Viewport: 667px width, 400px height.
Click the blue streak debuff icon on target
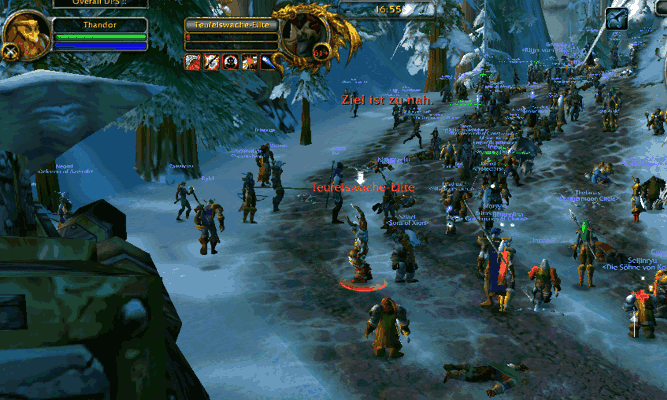268,62
